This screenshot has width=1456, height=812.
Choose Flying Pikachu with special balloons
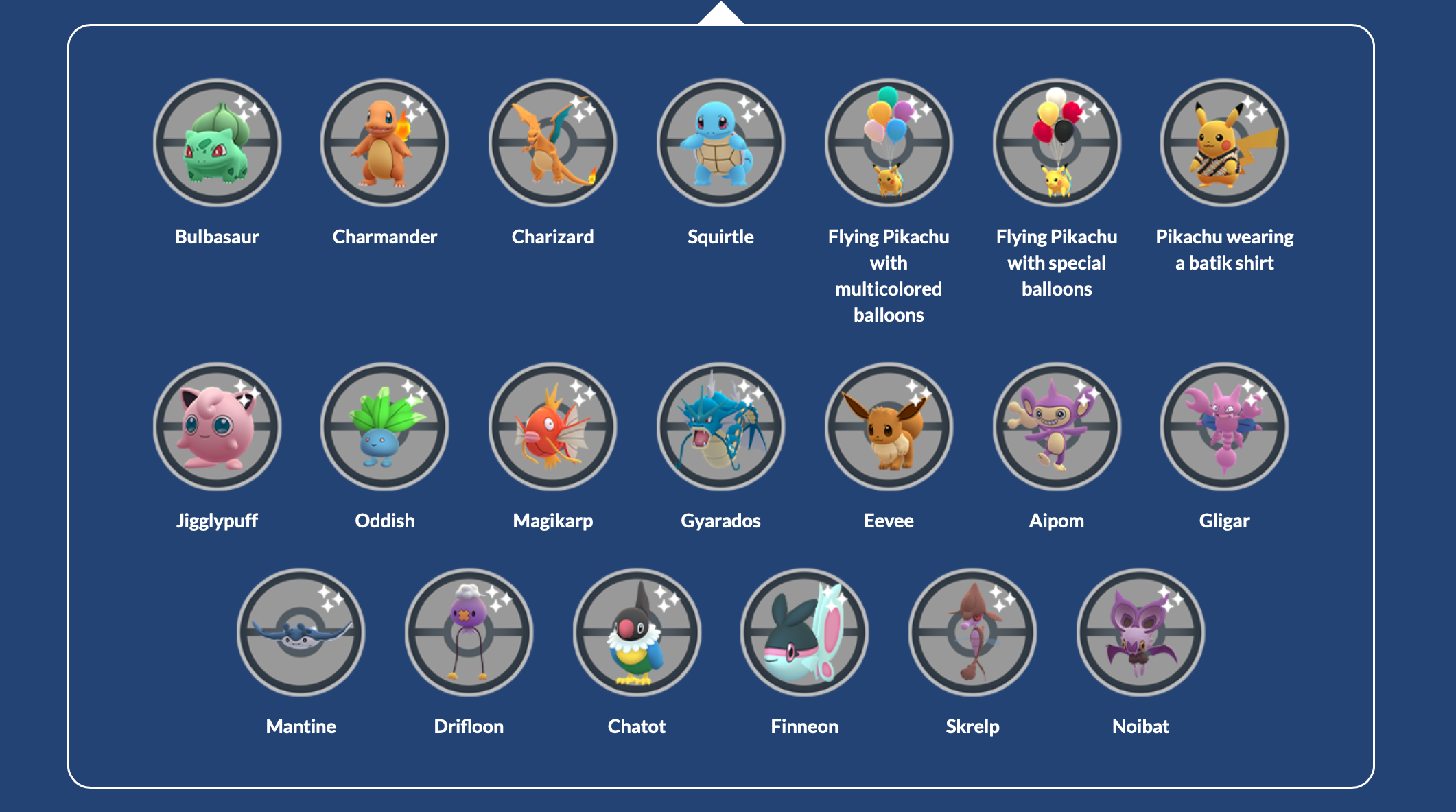coord(1057,143)
